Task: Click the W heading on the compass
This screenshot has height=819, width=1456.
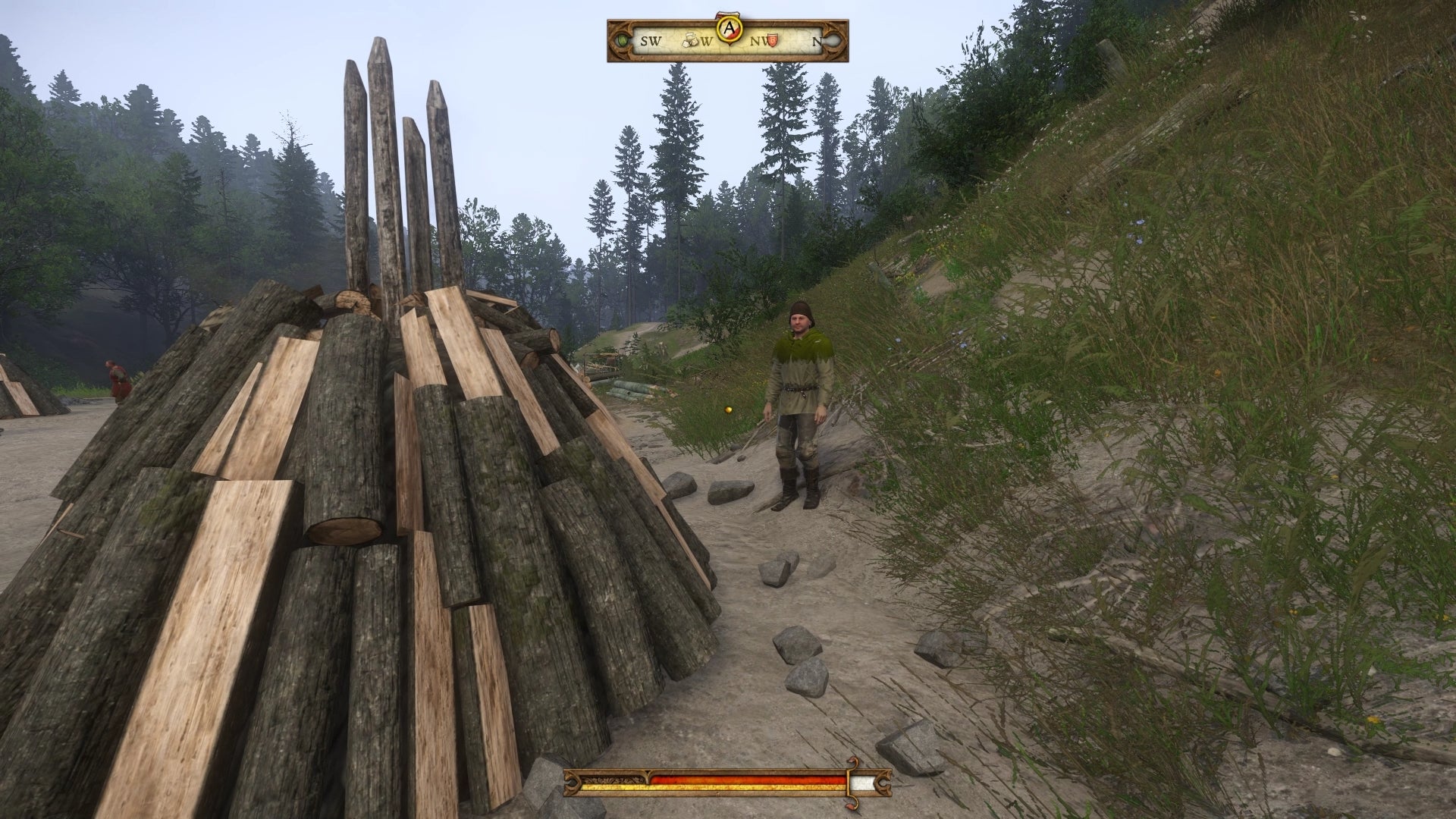Action: coord(708,42)
